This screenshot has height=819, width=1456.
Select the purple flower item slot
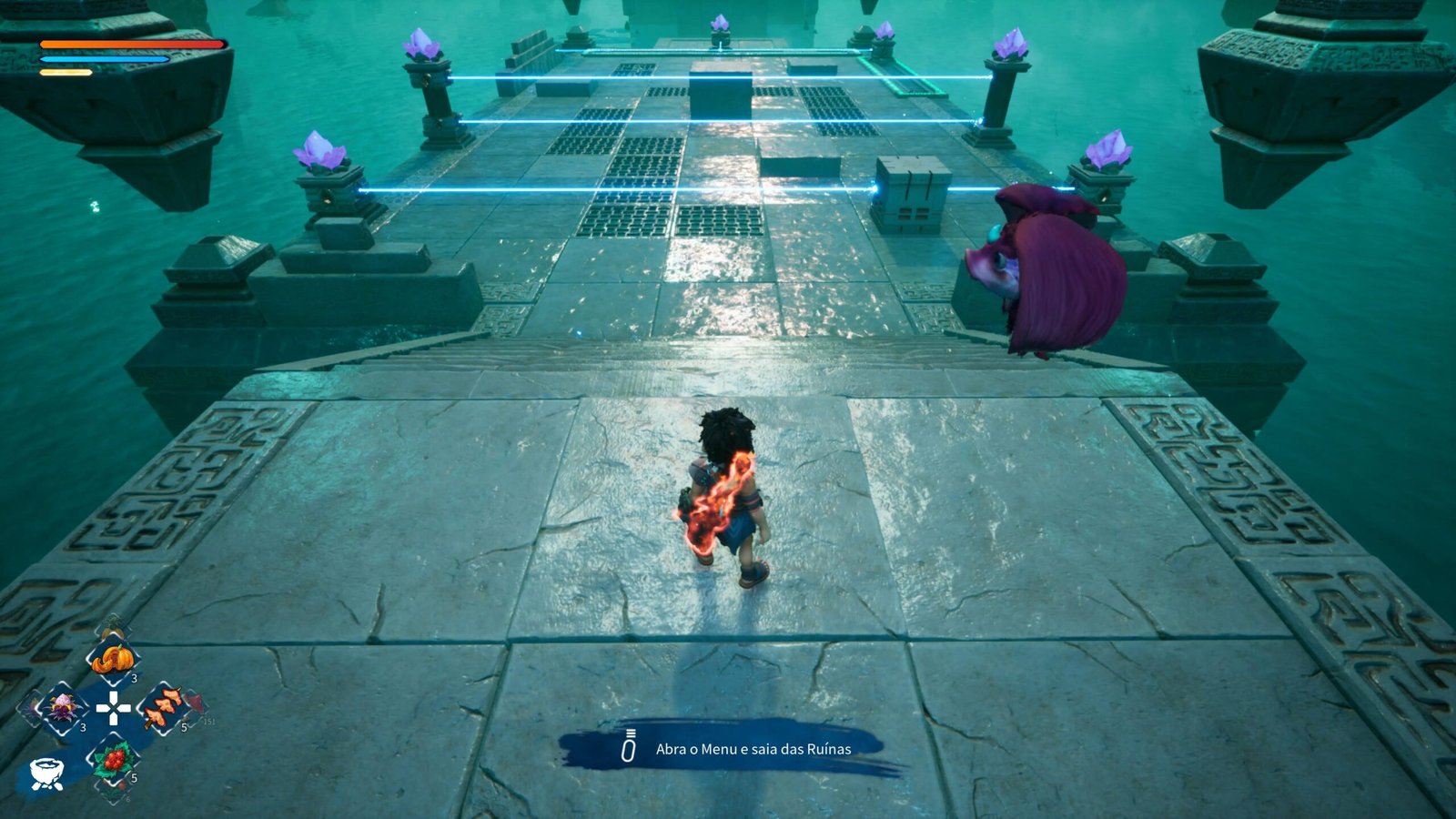63,707
